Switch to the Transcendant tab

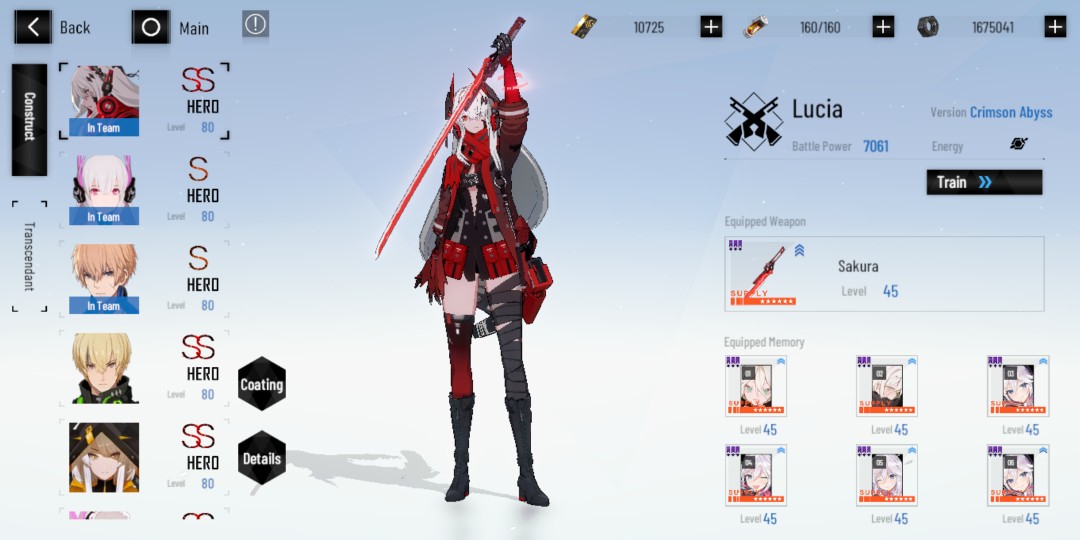tap(29, 255)
